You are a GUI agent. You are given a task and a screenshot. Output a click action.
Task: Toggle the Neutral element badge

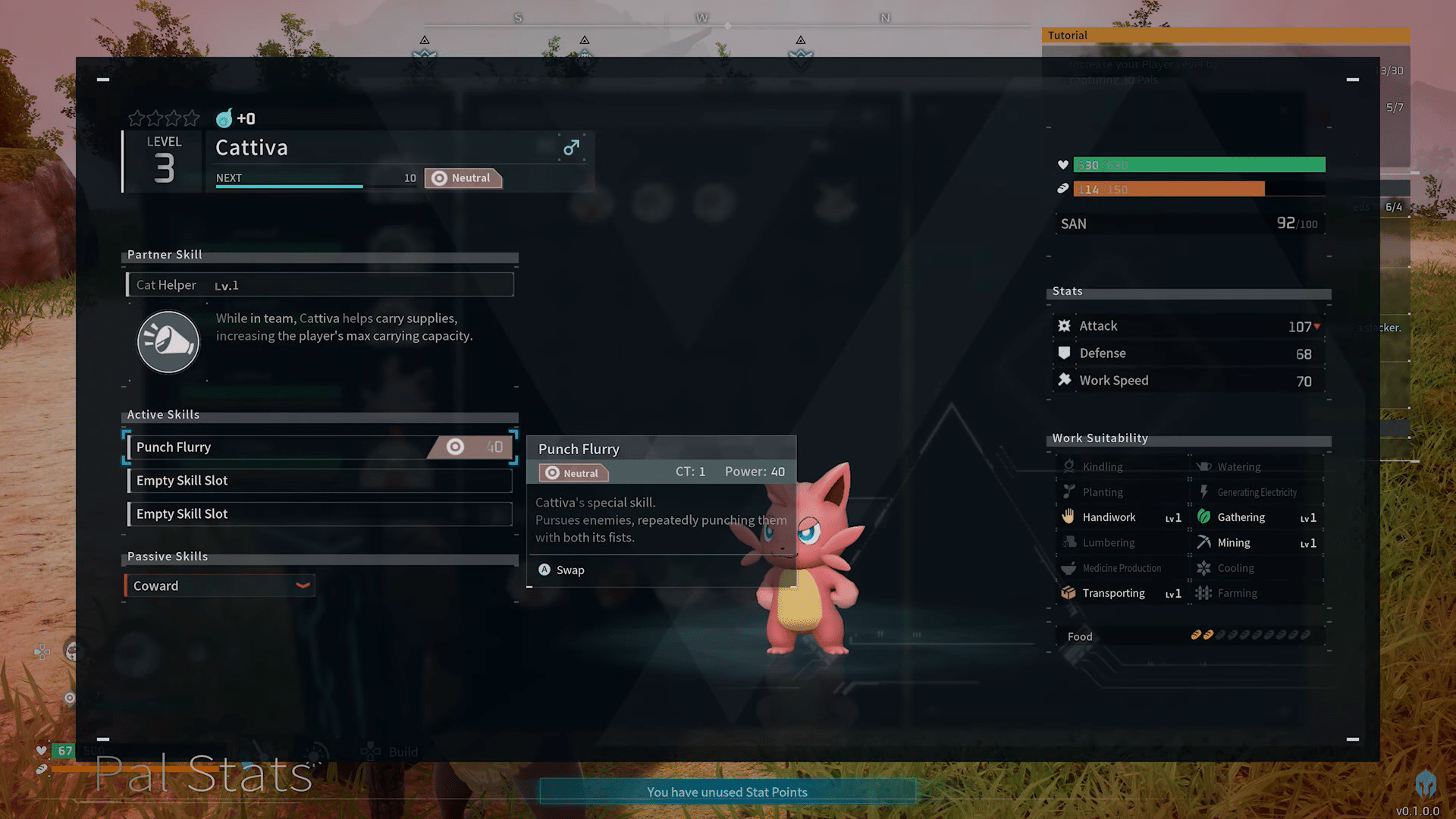pos(463,177)
